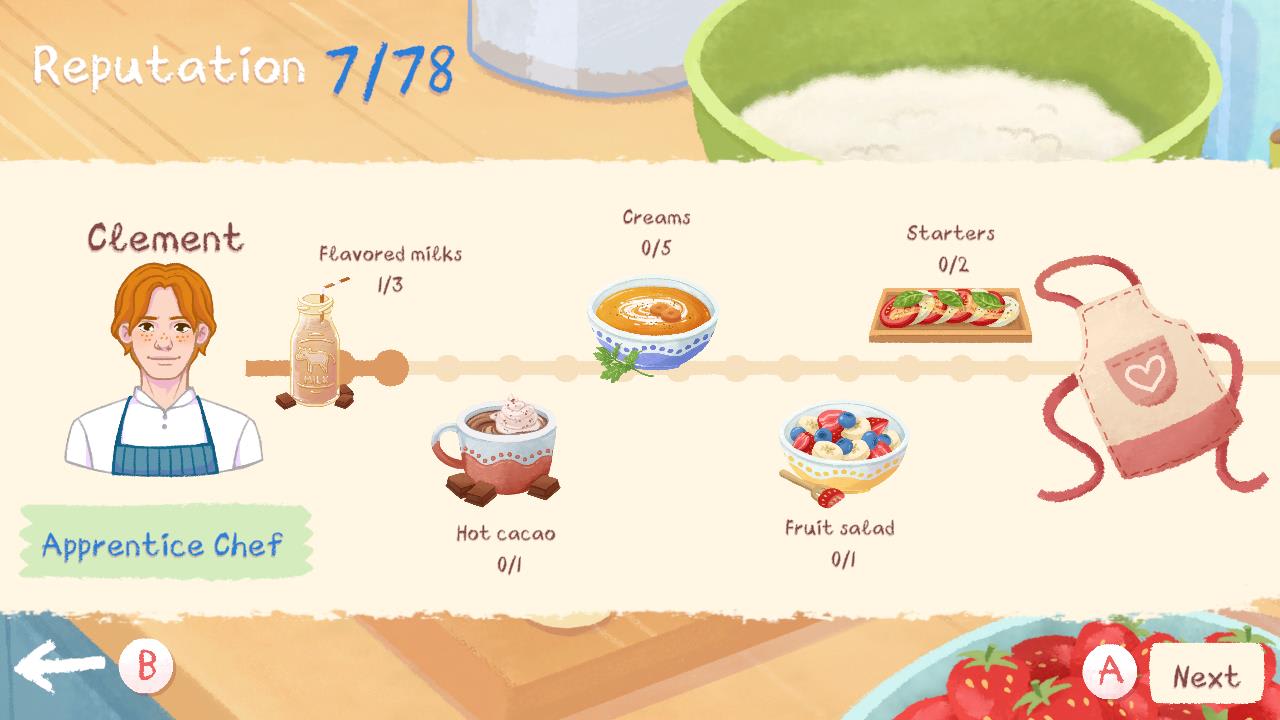Open the Apprentice Chef rank label
The height and width of the screenshot is (720, 1280).
pos(163,545)
